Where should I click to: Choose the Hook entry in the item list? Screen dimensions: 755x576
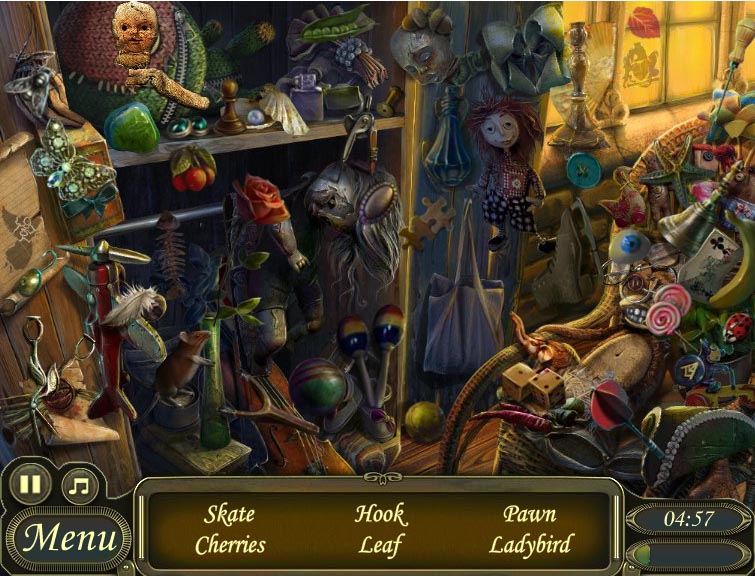pyautogui.click(x=380, y=515)
